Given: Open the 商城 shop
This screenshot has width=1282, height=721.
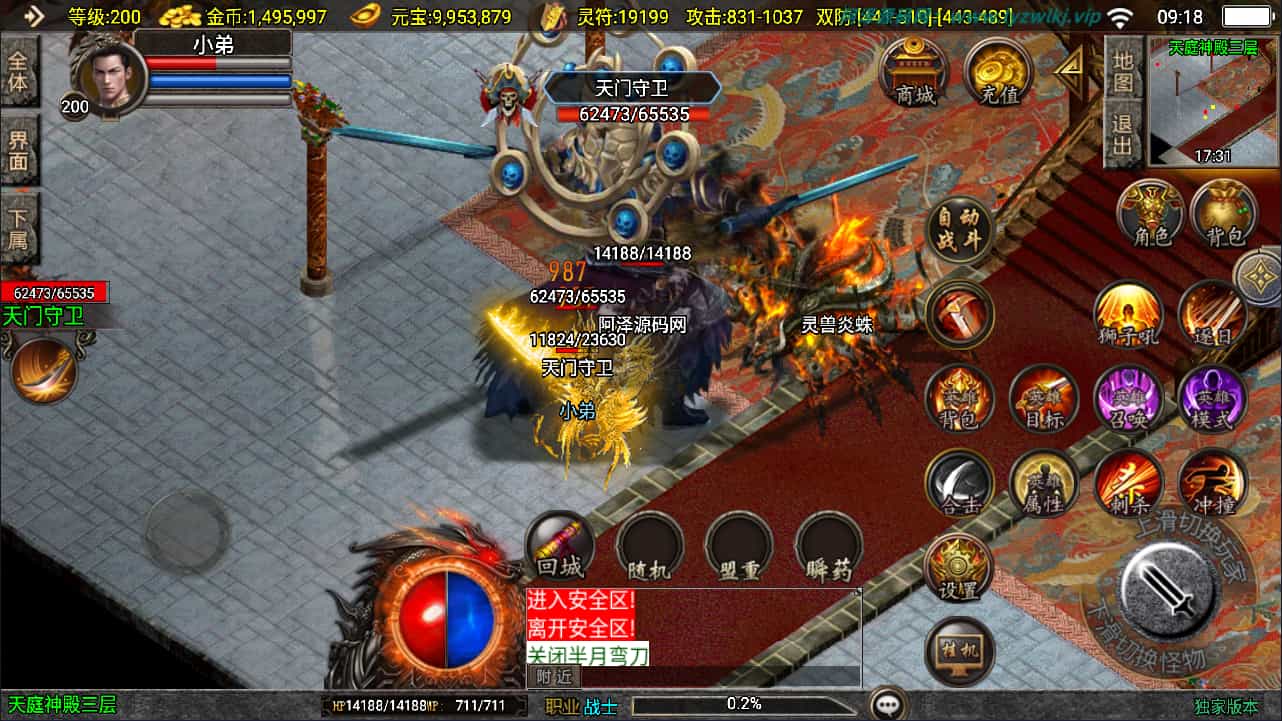Looking at the screenshot, I should 915,72.
